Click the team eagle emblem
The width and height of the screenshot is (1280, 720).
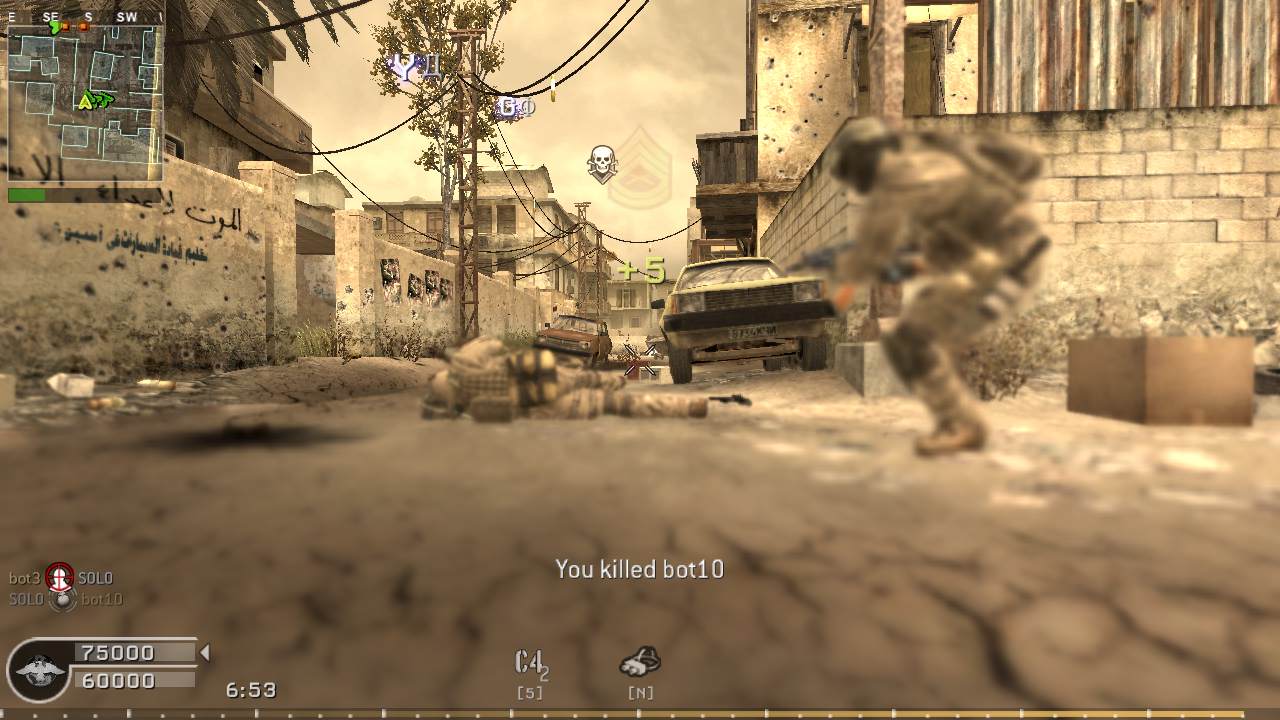[40, 669]
